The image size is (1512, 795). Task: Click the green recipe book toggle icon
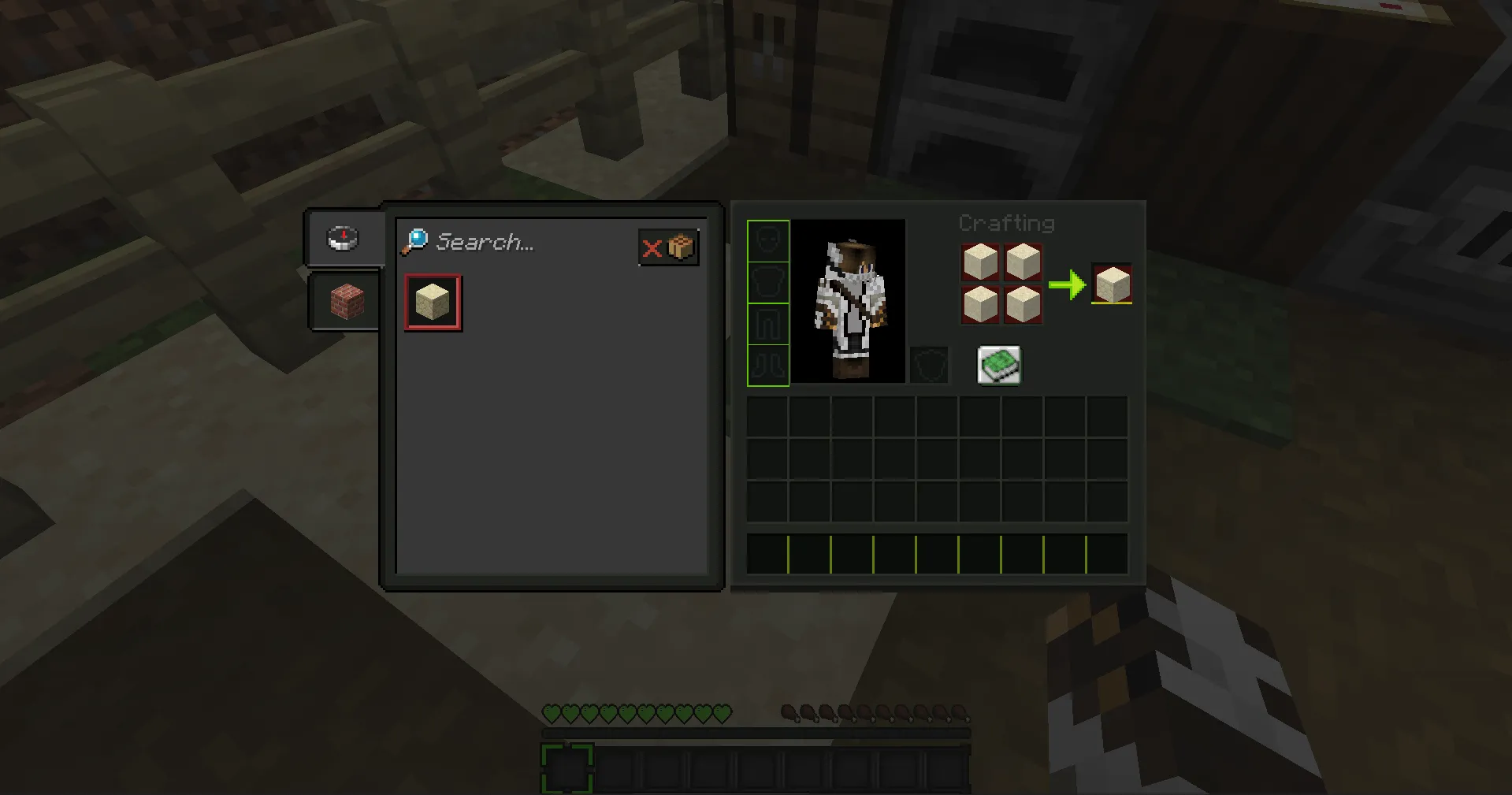998,364
